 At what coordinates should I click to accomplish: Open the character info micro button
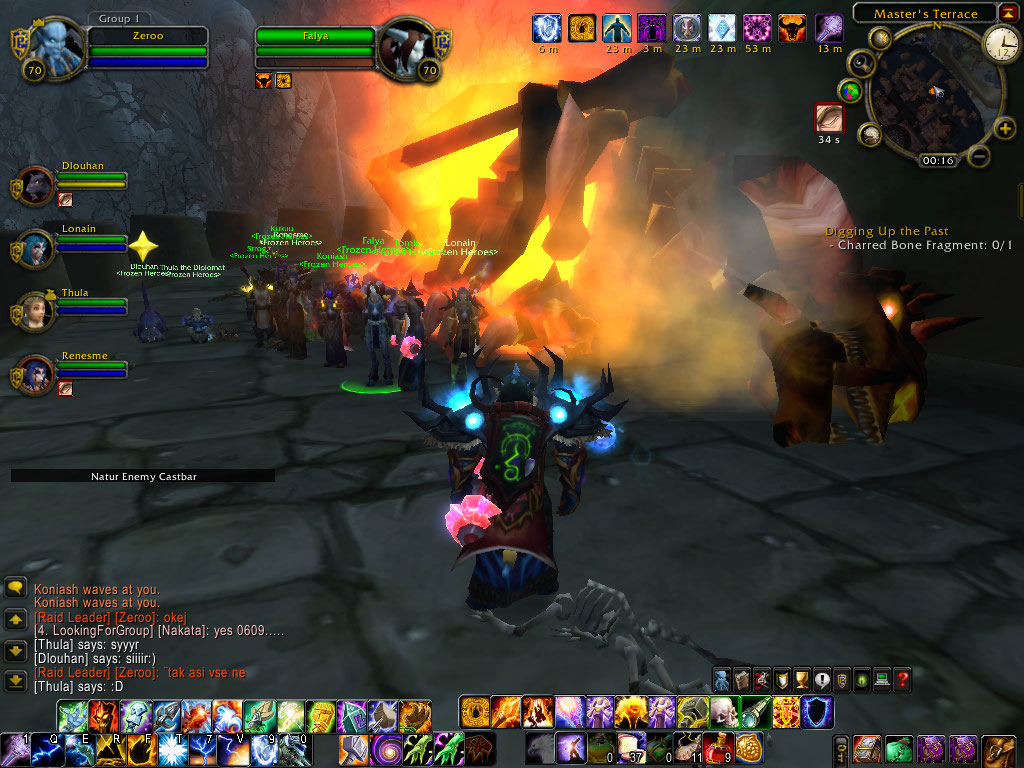coord(722,679)
